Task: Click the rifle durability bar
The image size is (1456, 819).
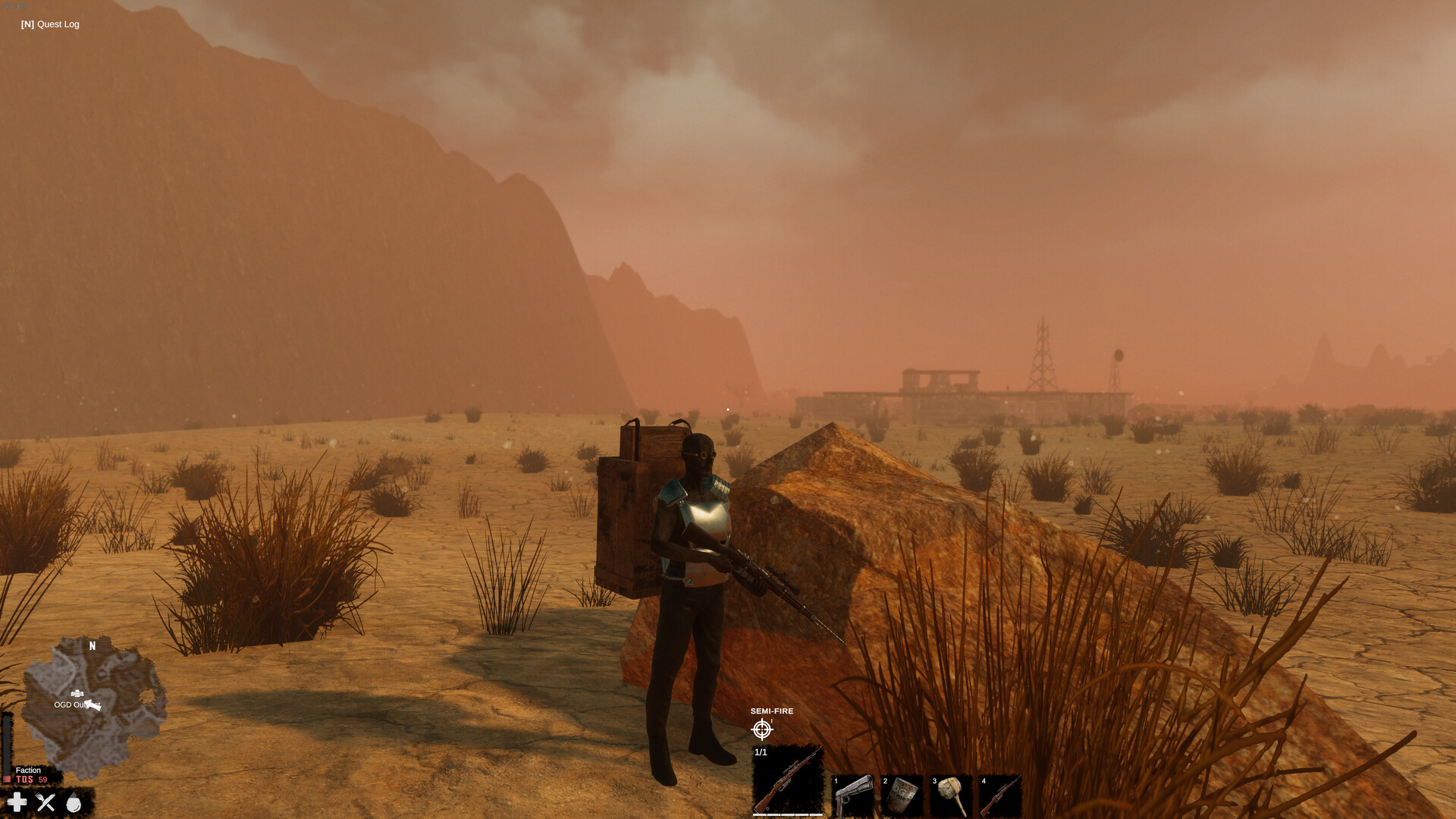Action: coord(788,814)
